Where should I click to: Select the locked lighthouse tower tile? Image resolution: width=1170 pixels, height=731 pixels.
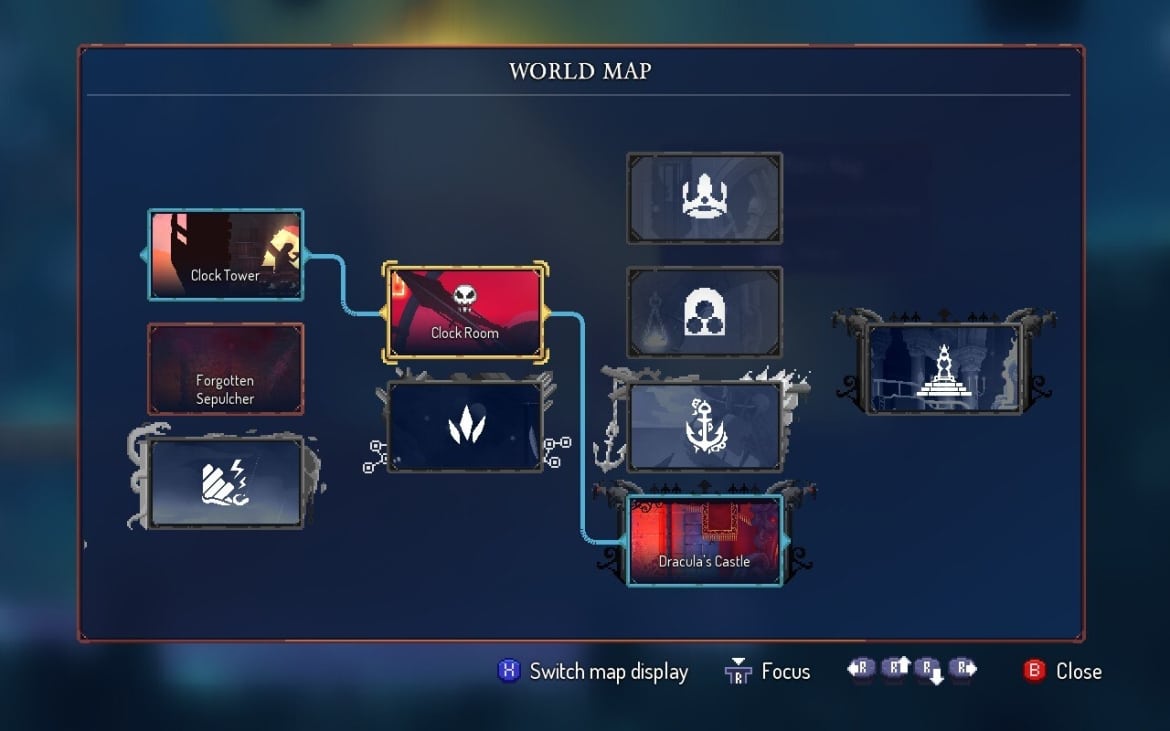944,368
